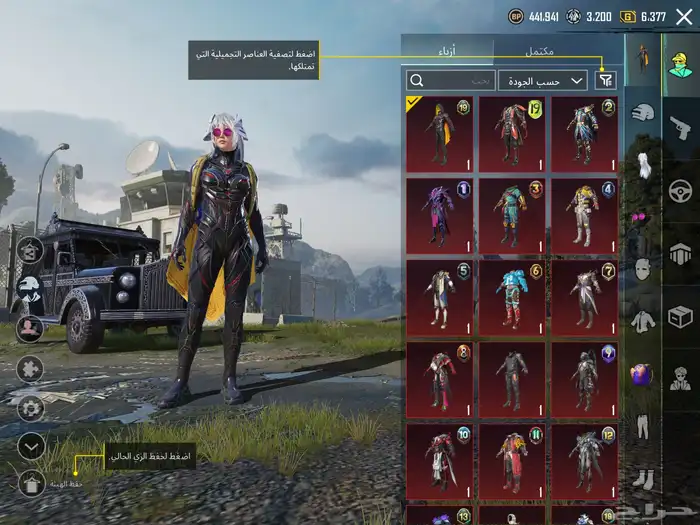
Task: Open the حسب الجودة sort dropdown
Action: pos(548,80)
